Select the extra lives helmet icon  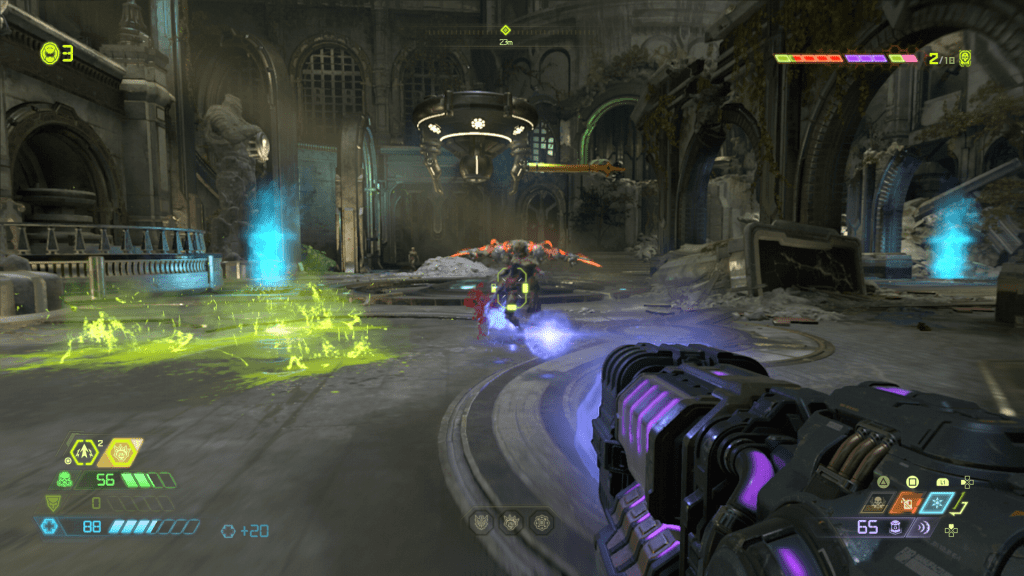(x=49, y=53)
